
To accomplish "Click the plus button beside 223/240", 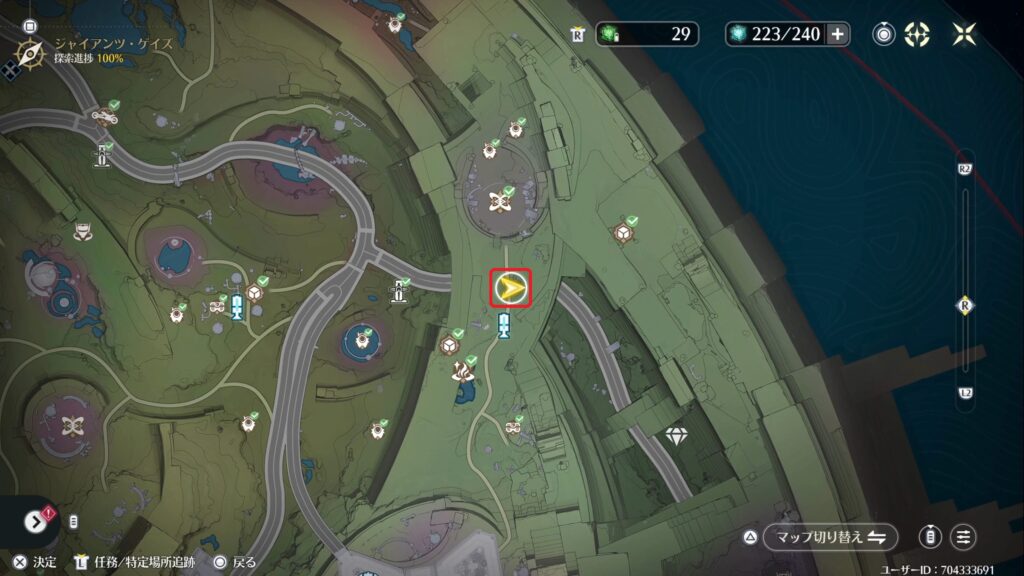I will (x=837, y=34).
